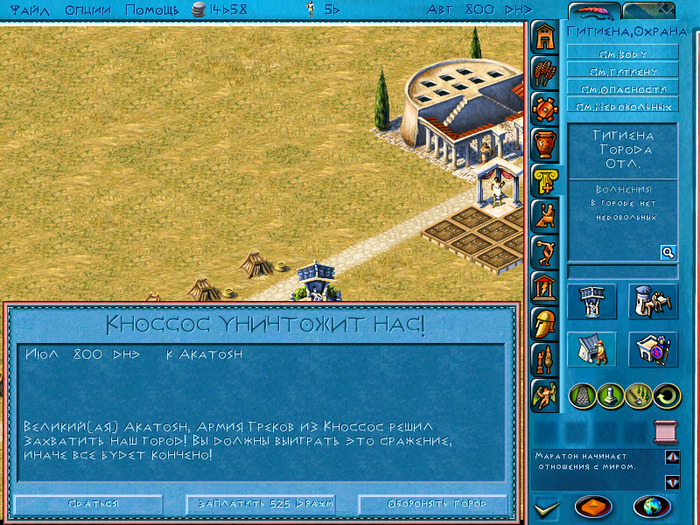Select the housing house icon tab
The image size is (700, 525).
(545, 37)
